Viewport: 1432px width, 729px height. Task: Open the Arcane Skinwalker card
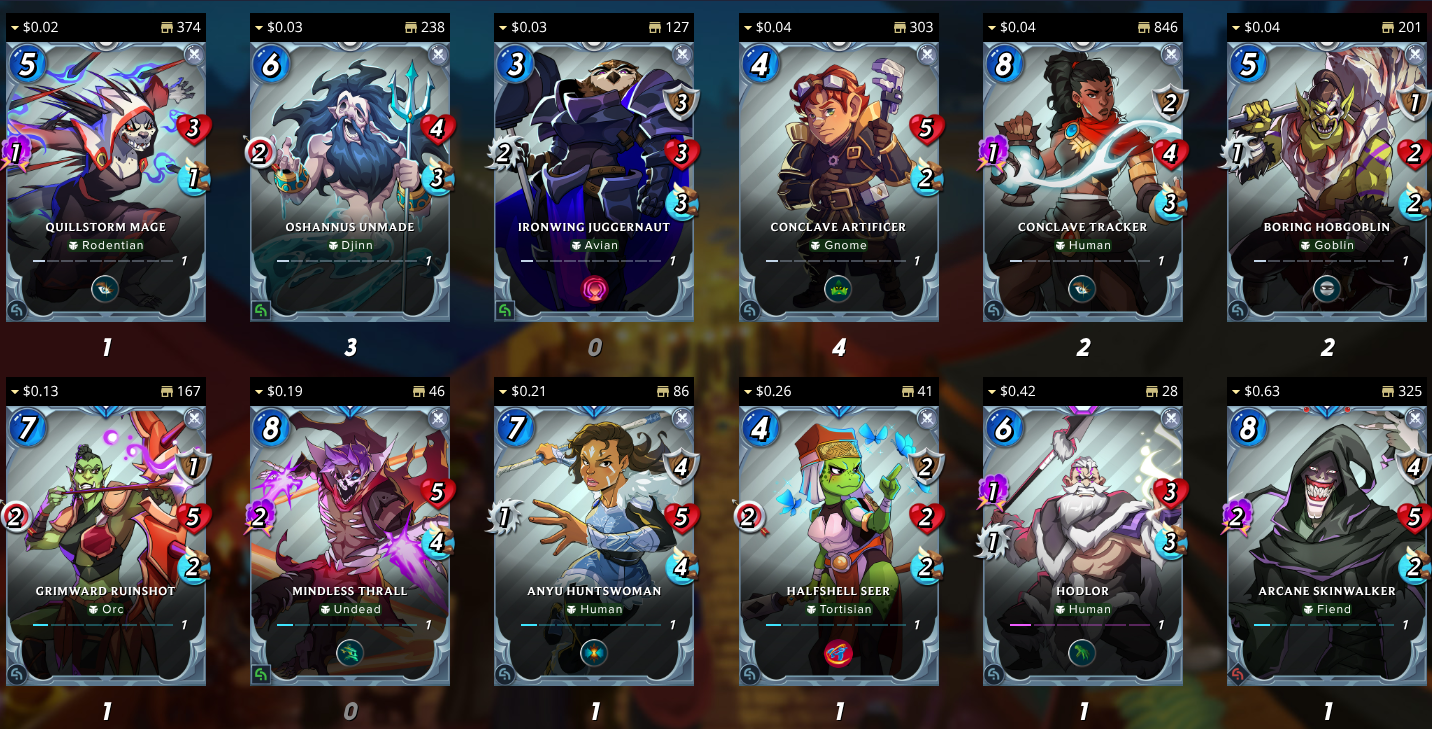(1326, 544)
